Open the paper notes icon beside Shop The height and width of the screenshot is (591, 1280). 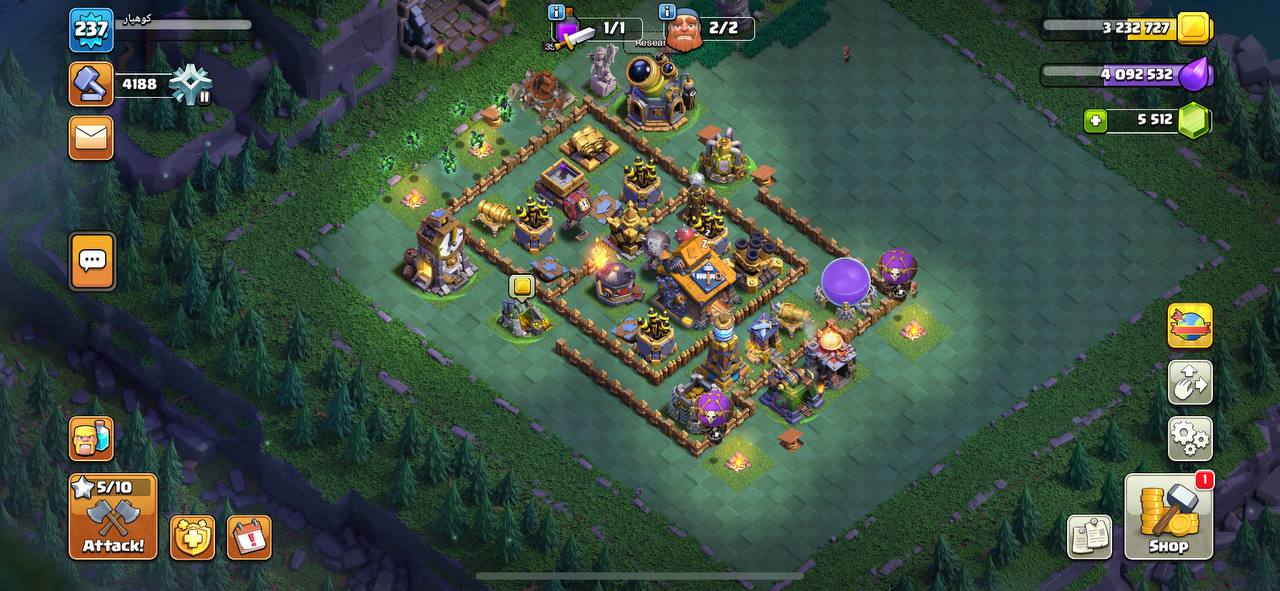[1089, 537]
